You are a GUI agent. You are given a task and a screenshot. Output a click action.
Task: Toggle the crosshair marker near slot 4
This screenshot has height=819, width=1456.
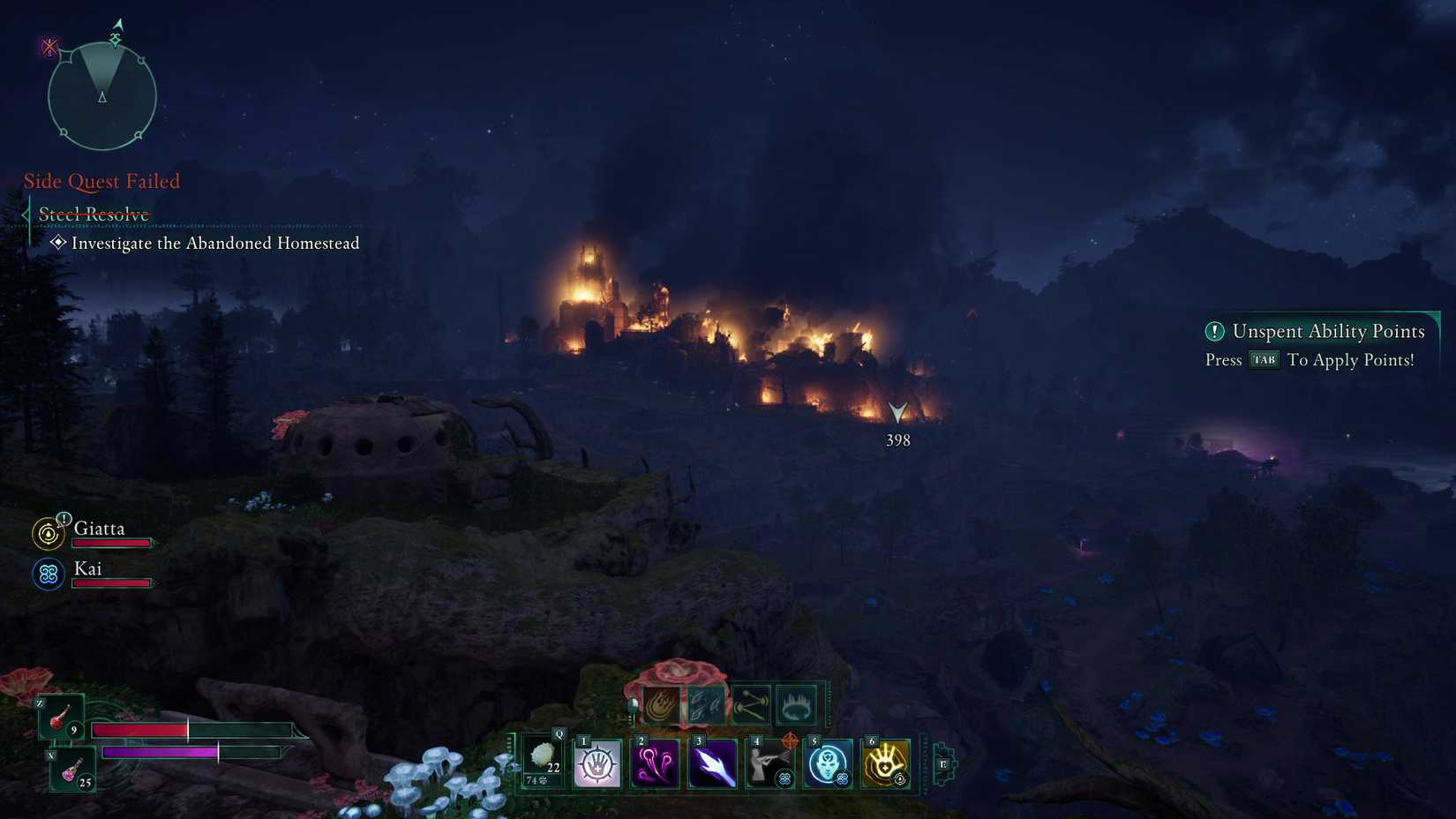(x=791, y=740)
